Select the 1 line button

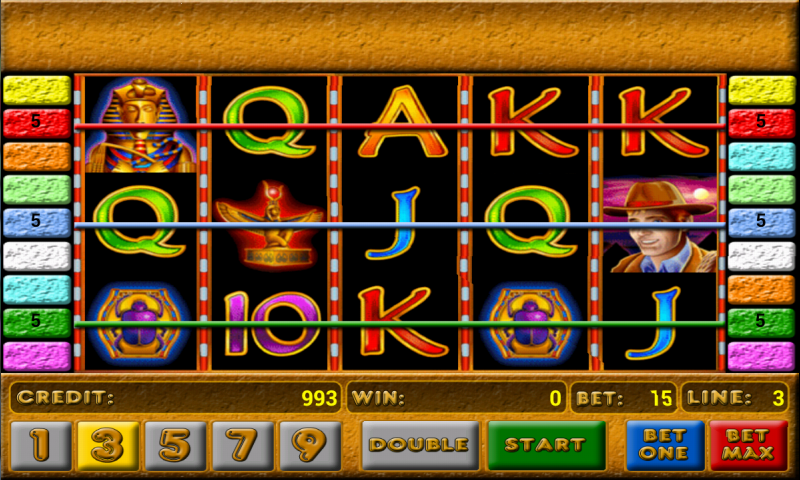(x=40, y=445)
